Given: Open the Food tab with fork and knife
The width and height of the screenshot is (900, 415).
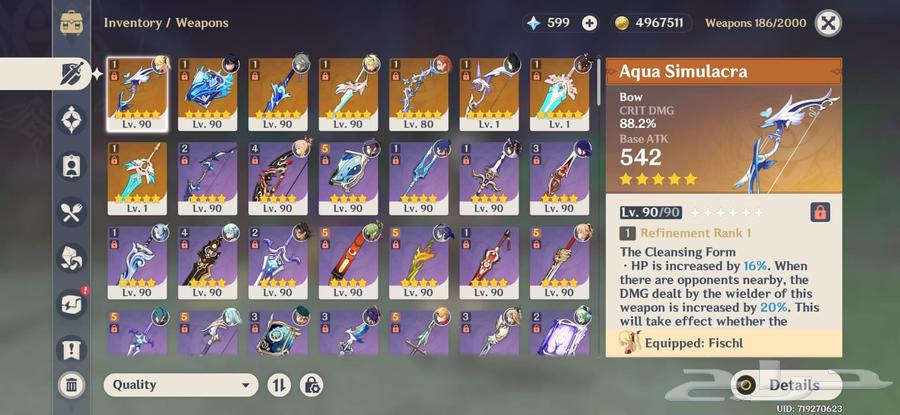Looking at the screenshot, I should point(71,212).
